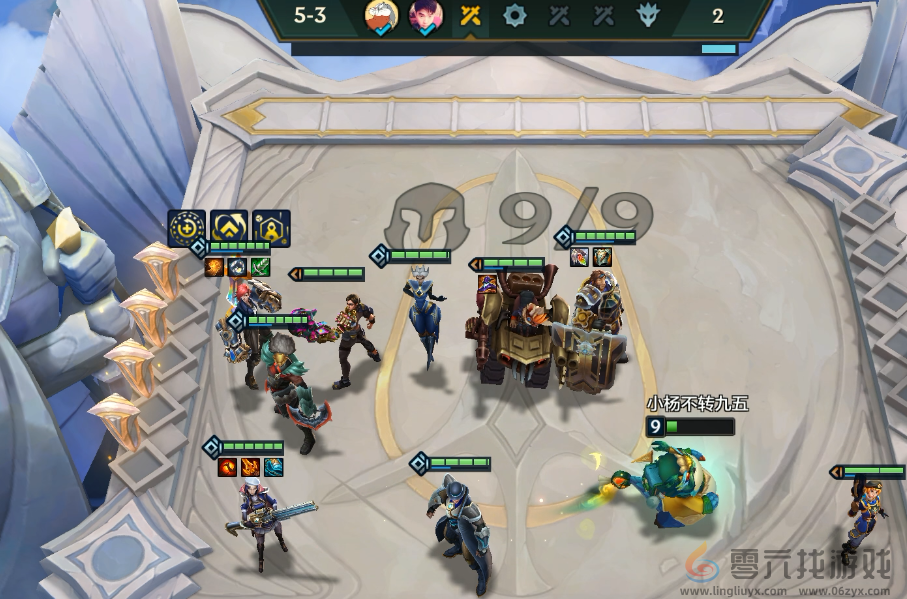907x599 pixels.
Task: Inspect the upward chevrons augment icon
Action: coord(229,228)
